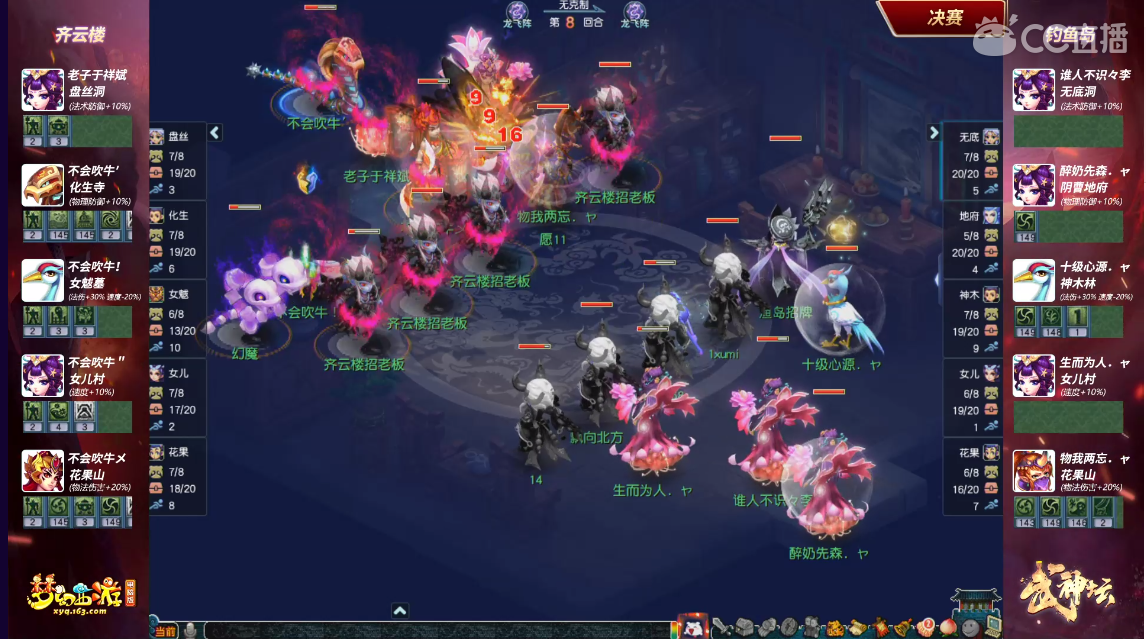Viewport: 1146px width, 639px height.
Task: Collapse the right team stats panel arrow
Action: click(934, 132)
